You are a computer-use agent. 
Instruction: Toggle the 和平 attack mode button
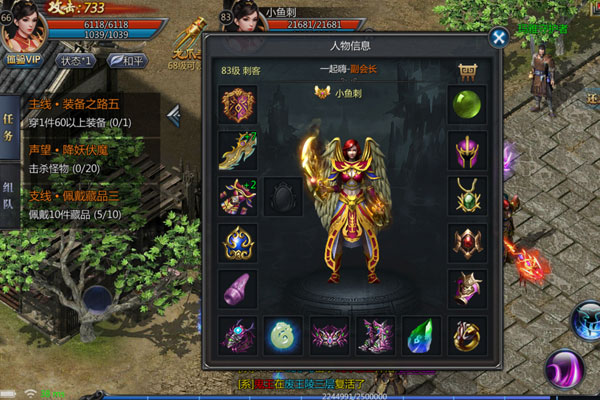[x=128, y=59]
